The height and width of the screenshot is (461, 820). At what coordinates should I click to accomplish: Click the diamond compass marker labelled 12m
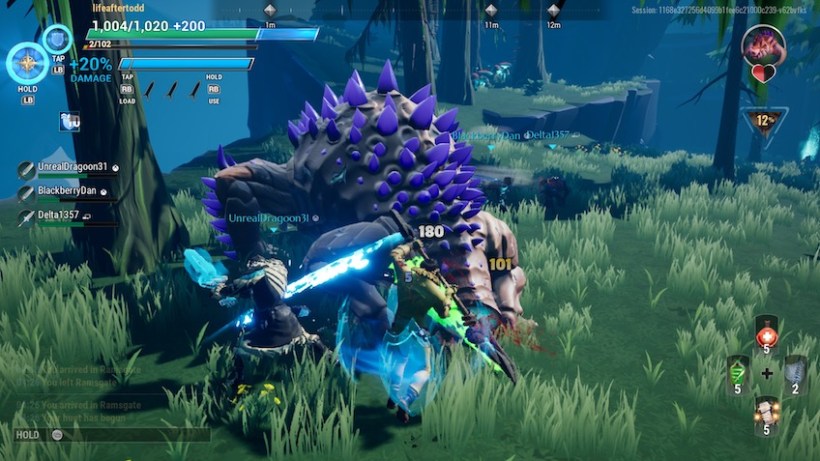click(554, 10)
